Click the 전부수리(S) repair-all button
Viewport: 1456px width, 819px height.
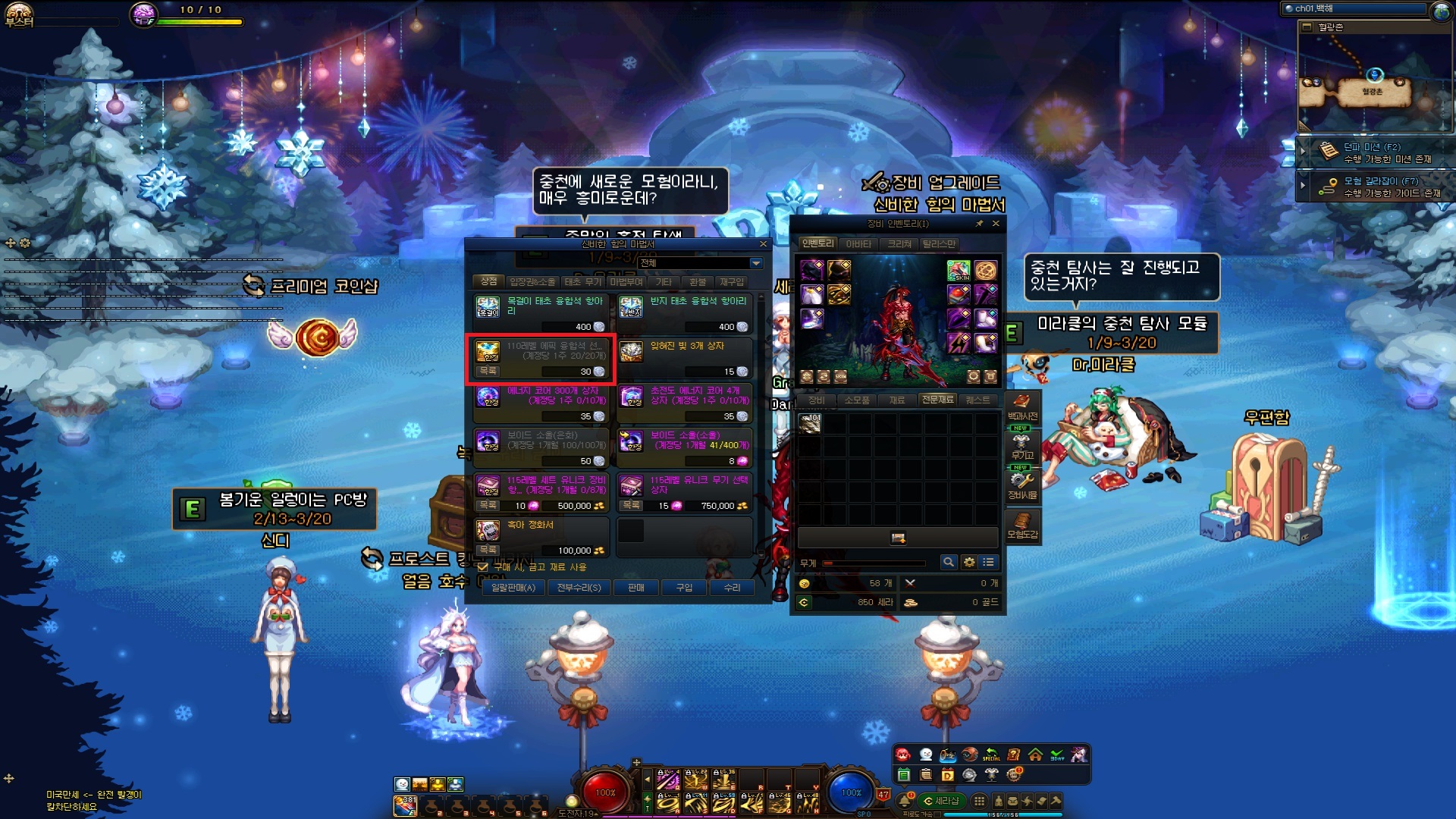click(x=579, y=588)
